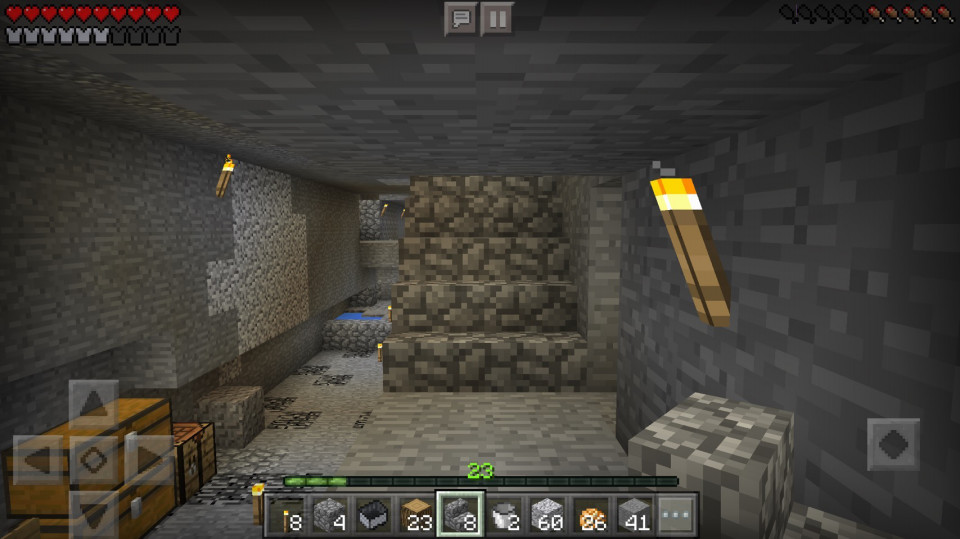
Task: Pick the bucket in the hotbar
Action: pyautogui.click(x=503, y=514)
